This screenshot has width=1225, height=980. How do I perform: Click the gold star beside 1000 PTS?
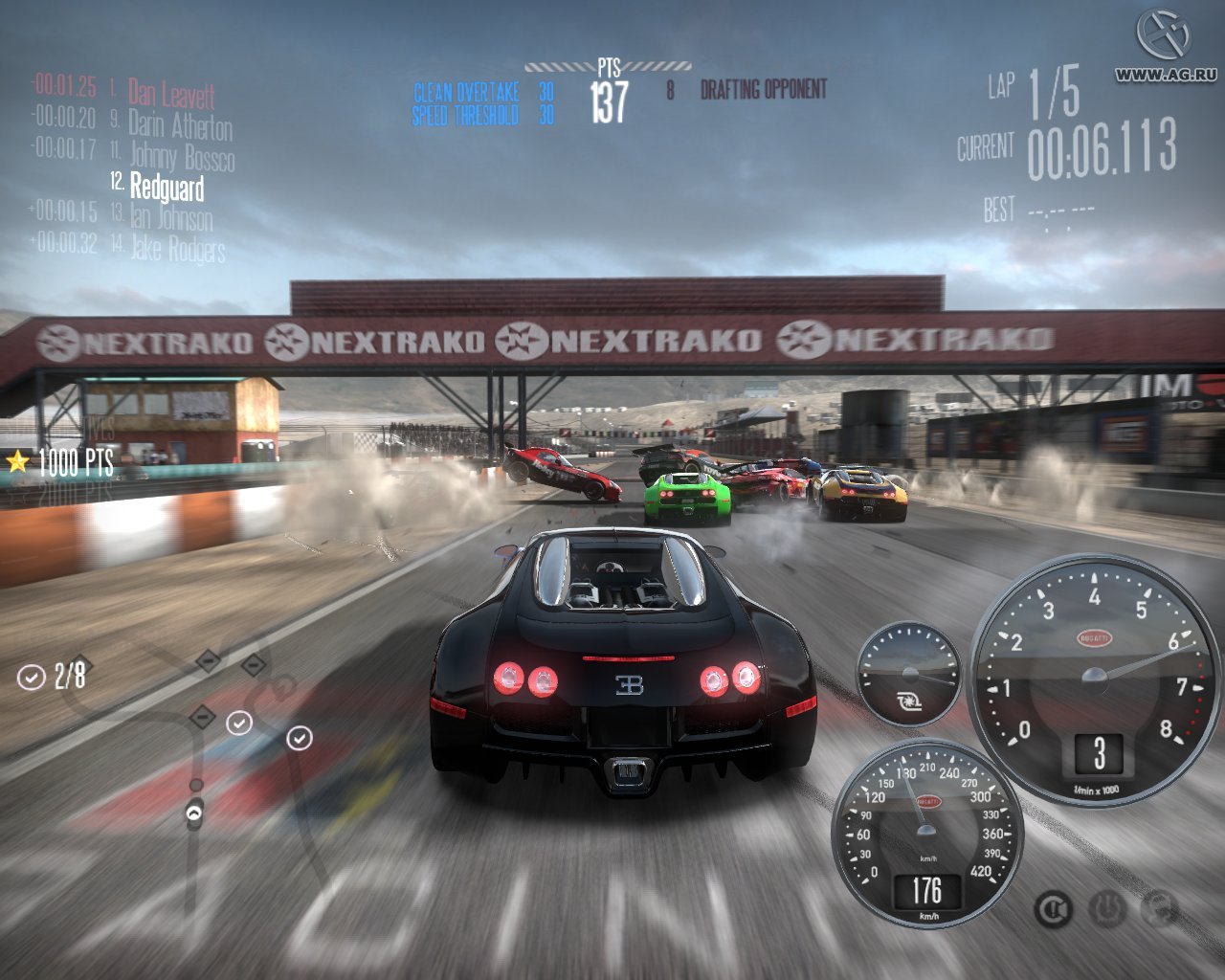tap(17, 463)
